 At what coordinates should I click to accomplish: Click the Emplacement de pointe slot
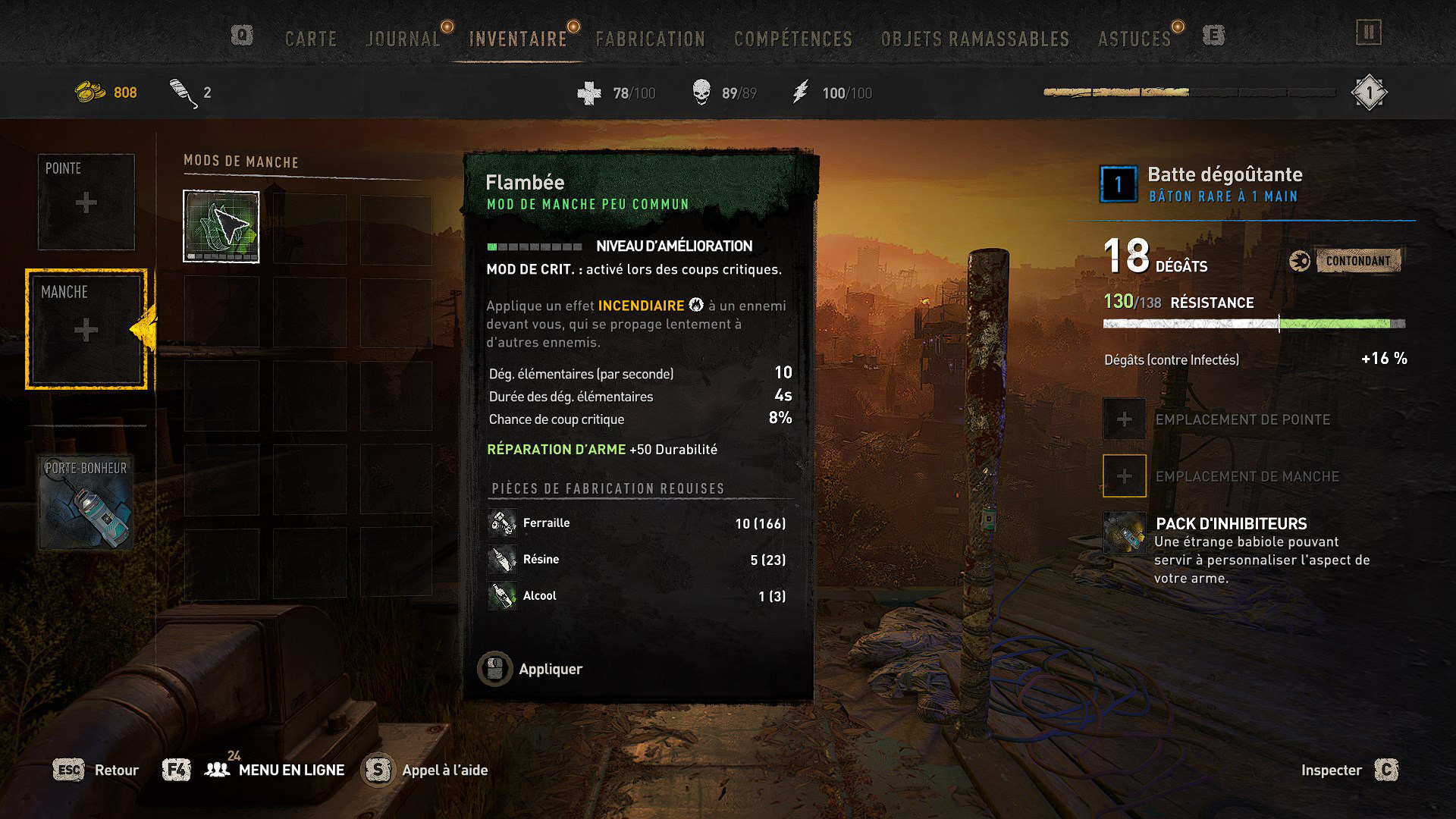[x=1124, y=419]
